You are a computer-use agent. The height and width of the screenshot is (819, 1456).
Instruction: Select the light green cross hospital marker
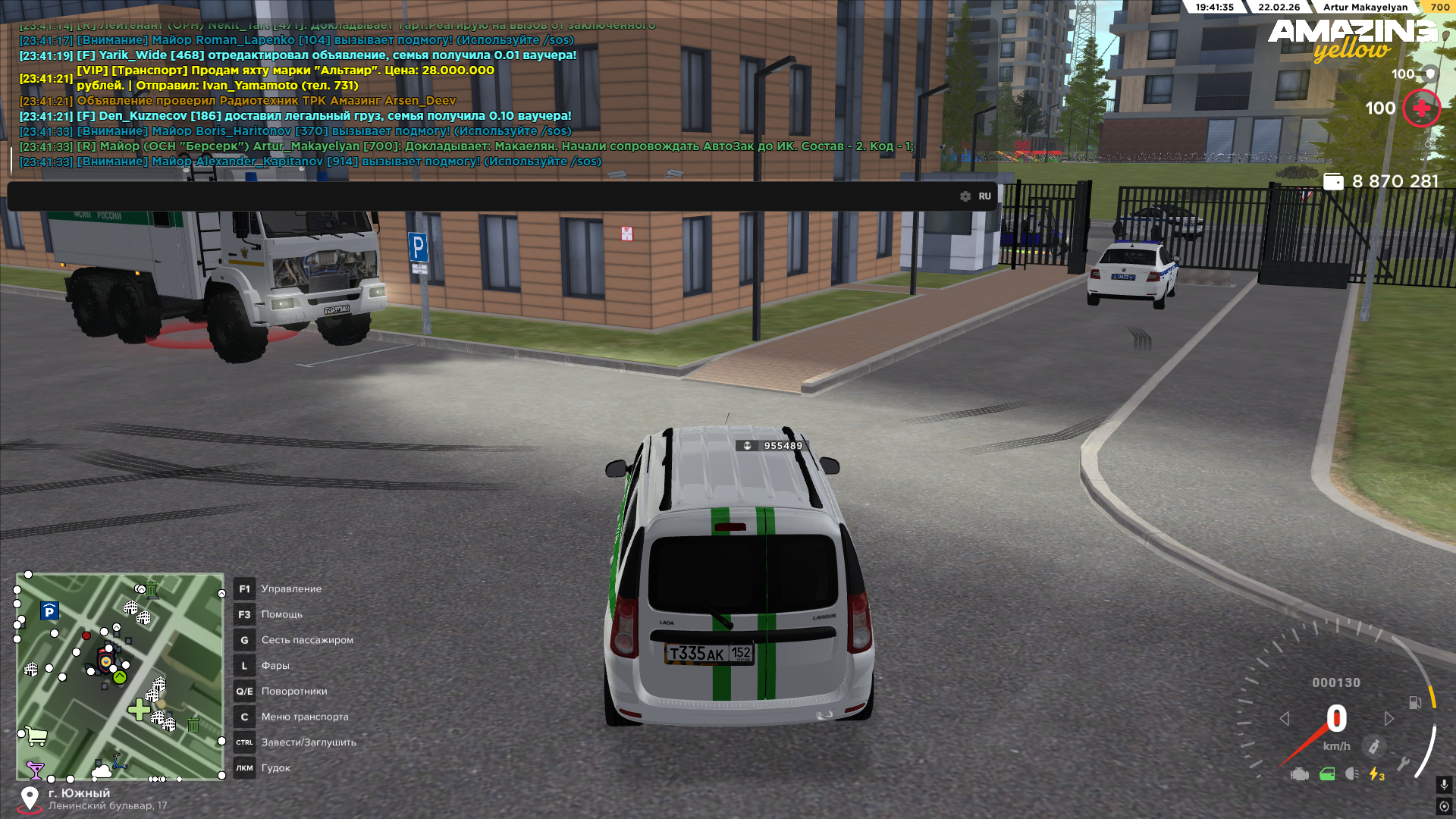coord(139,710)
